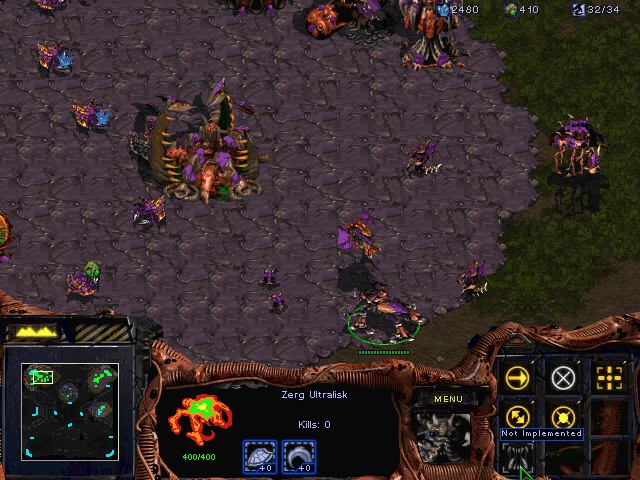Select the Ultralisk carapace armor upgrade icon
The height and width of the screenshot is (480, 640).
point(259,457)
